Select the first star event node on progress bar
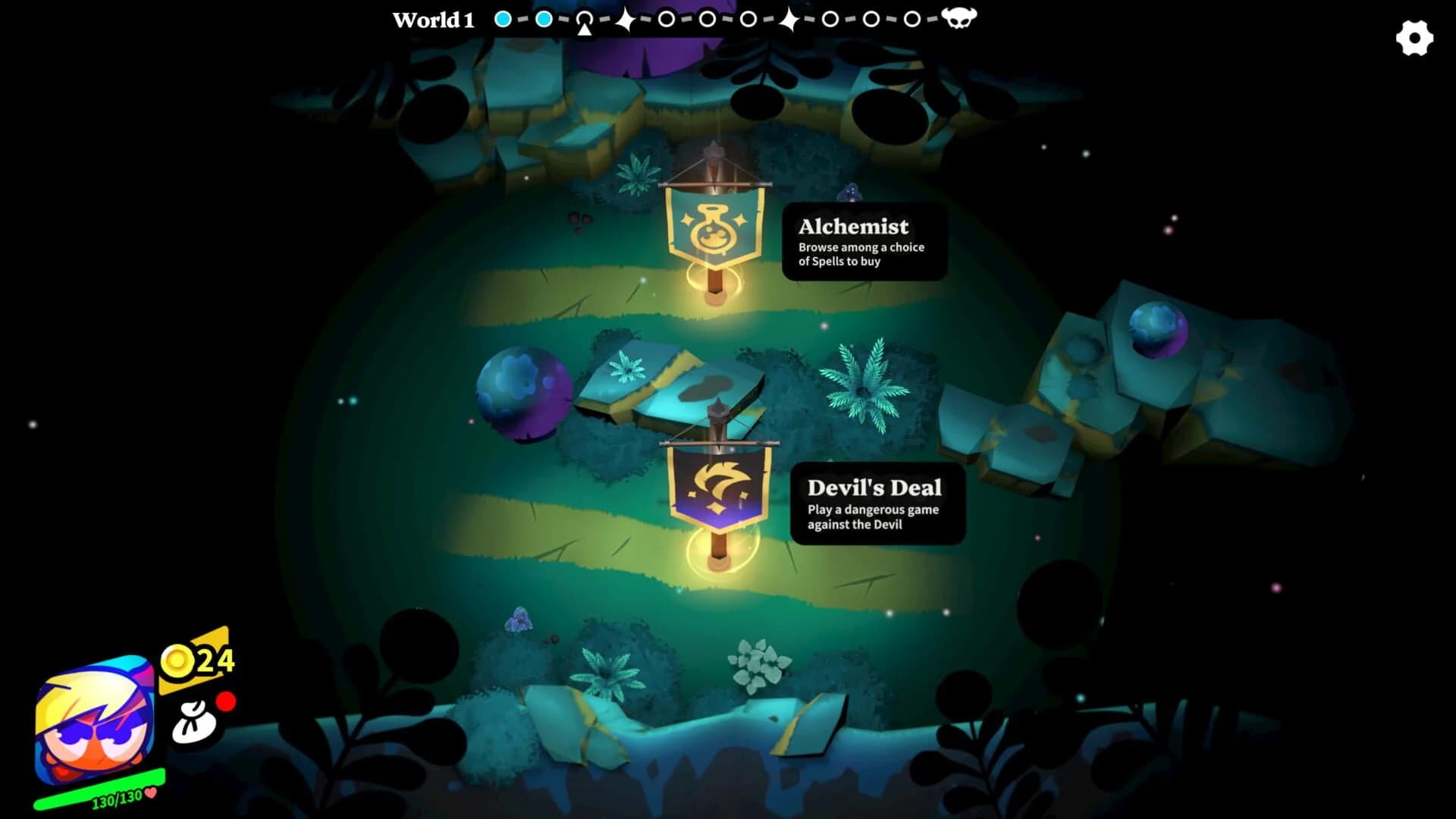Image resolution: width=1456 pixels, height=819 pixels. click(x=626, y=17)
